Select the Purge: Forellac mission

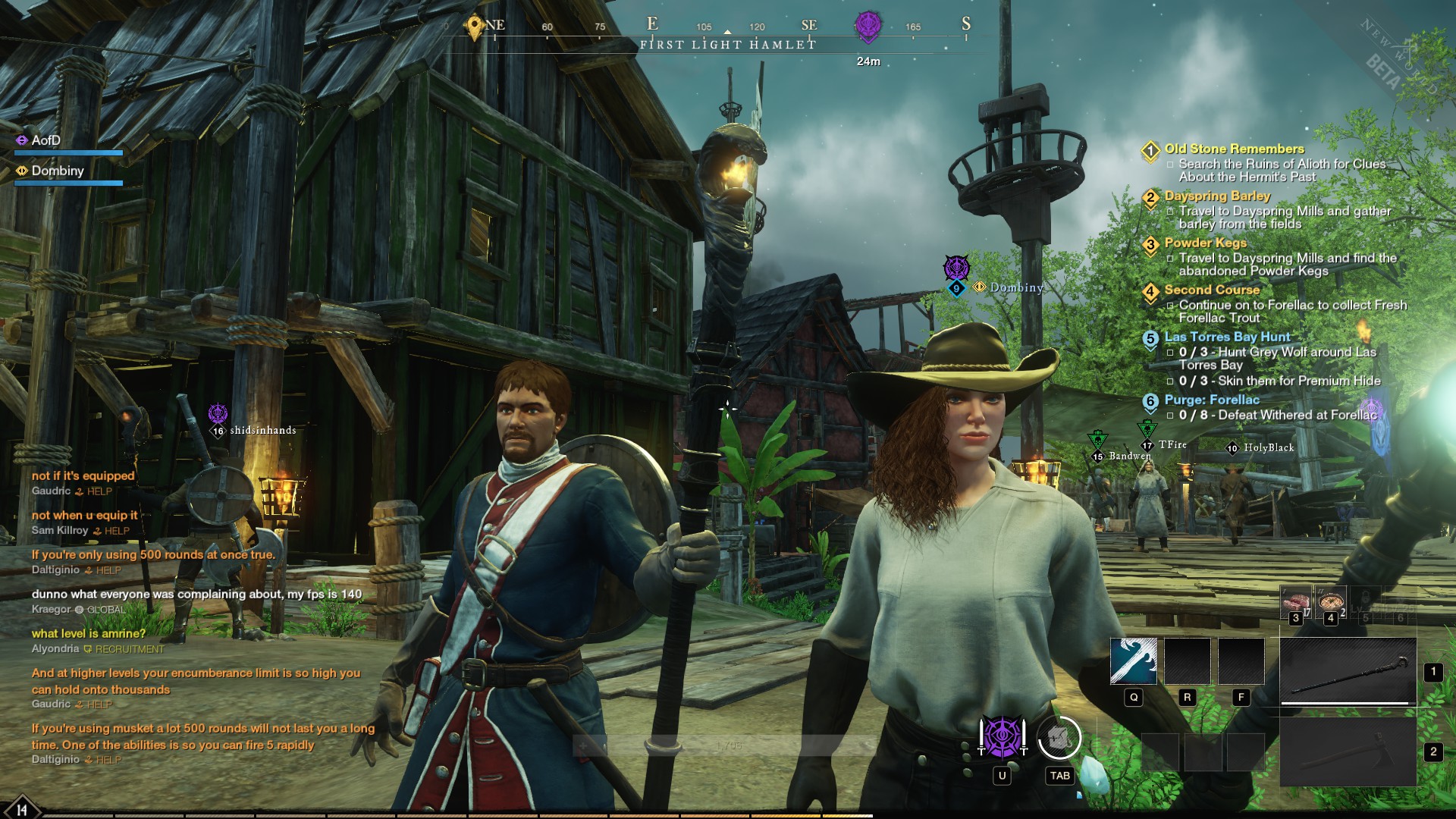[1212, 400]
